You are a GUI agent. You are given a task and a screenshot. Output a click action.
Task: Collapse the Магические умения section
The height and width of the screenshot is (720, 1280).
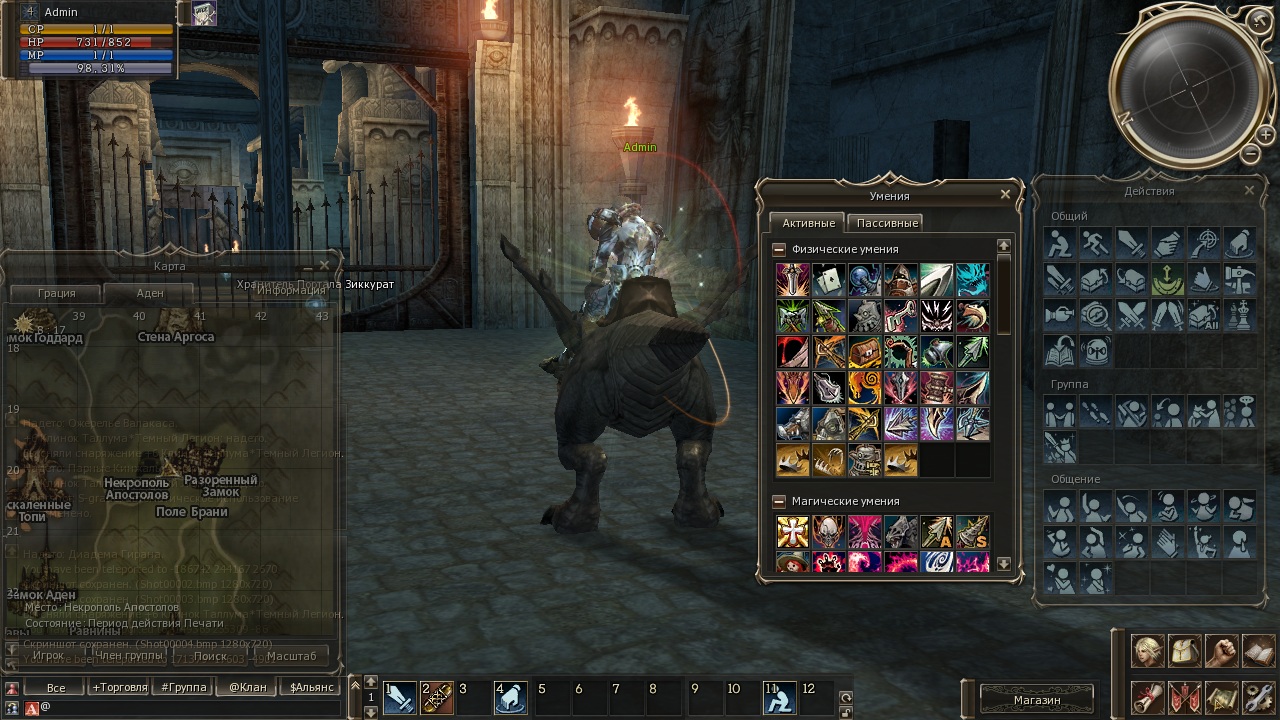780,501
